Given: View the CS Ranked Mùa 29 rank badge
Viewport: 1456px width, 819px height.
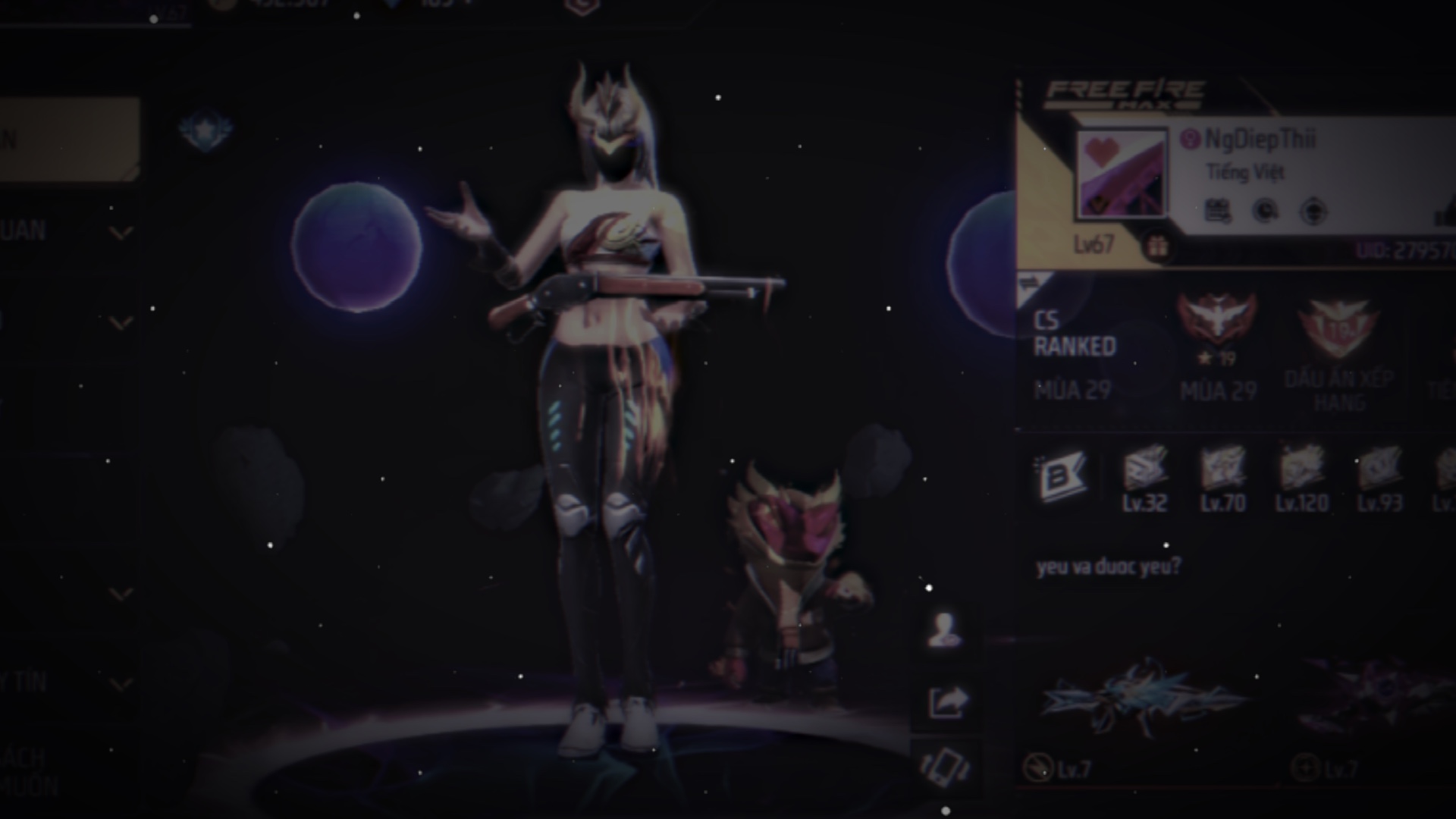Looking at the screenshot, I should coord(1216,316).
